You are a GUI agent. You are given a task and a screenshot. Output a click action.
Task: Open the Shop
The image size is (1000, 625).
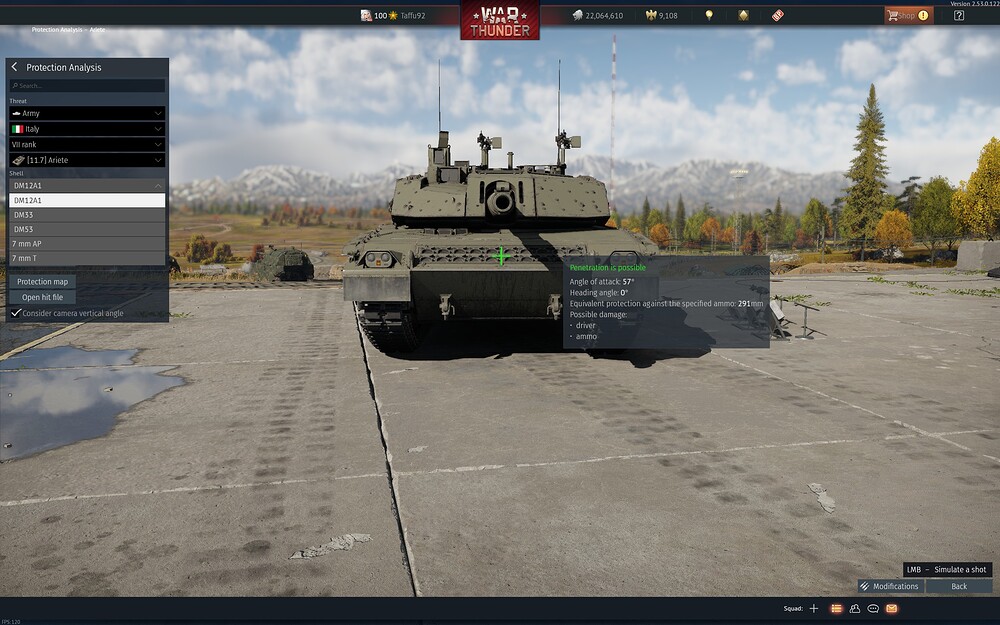pos(907,15)
